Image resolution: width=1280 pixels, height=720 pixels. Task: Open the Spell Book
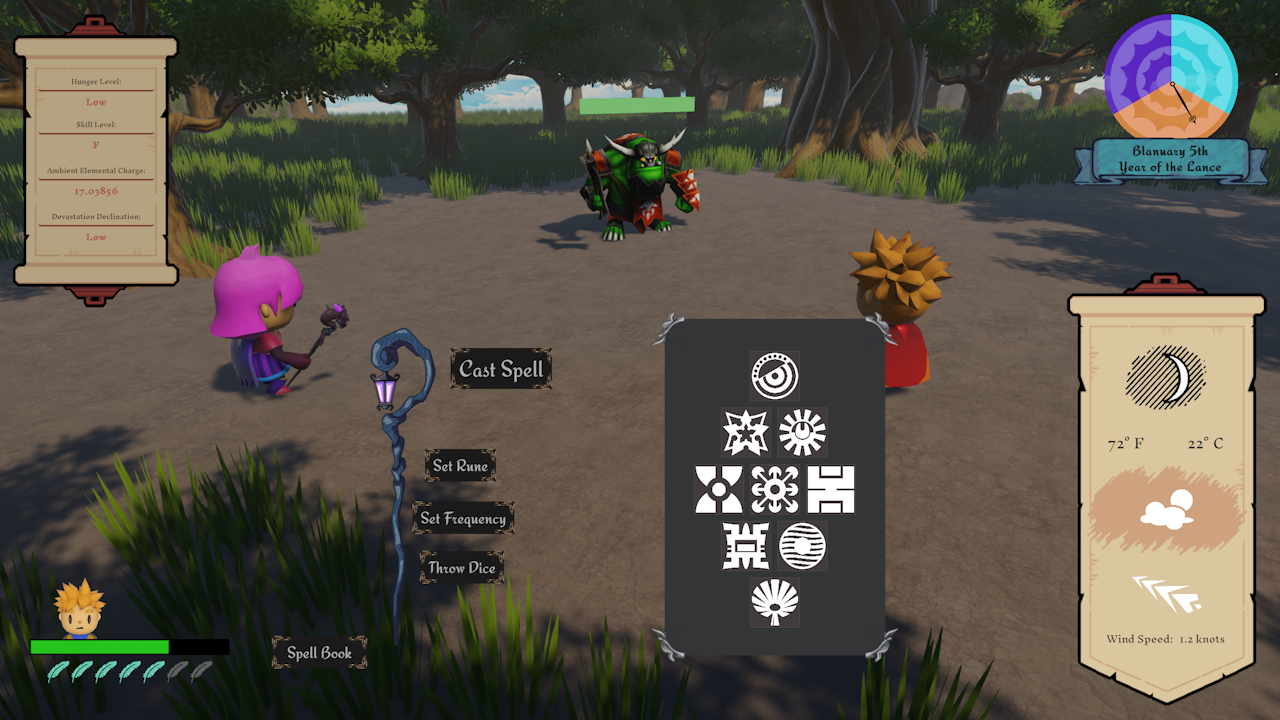click(x=319, y=652)
